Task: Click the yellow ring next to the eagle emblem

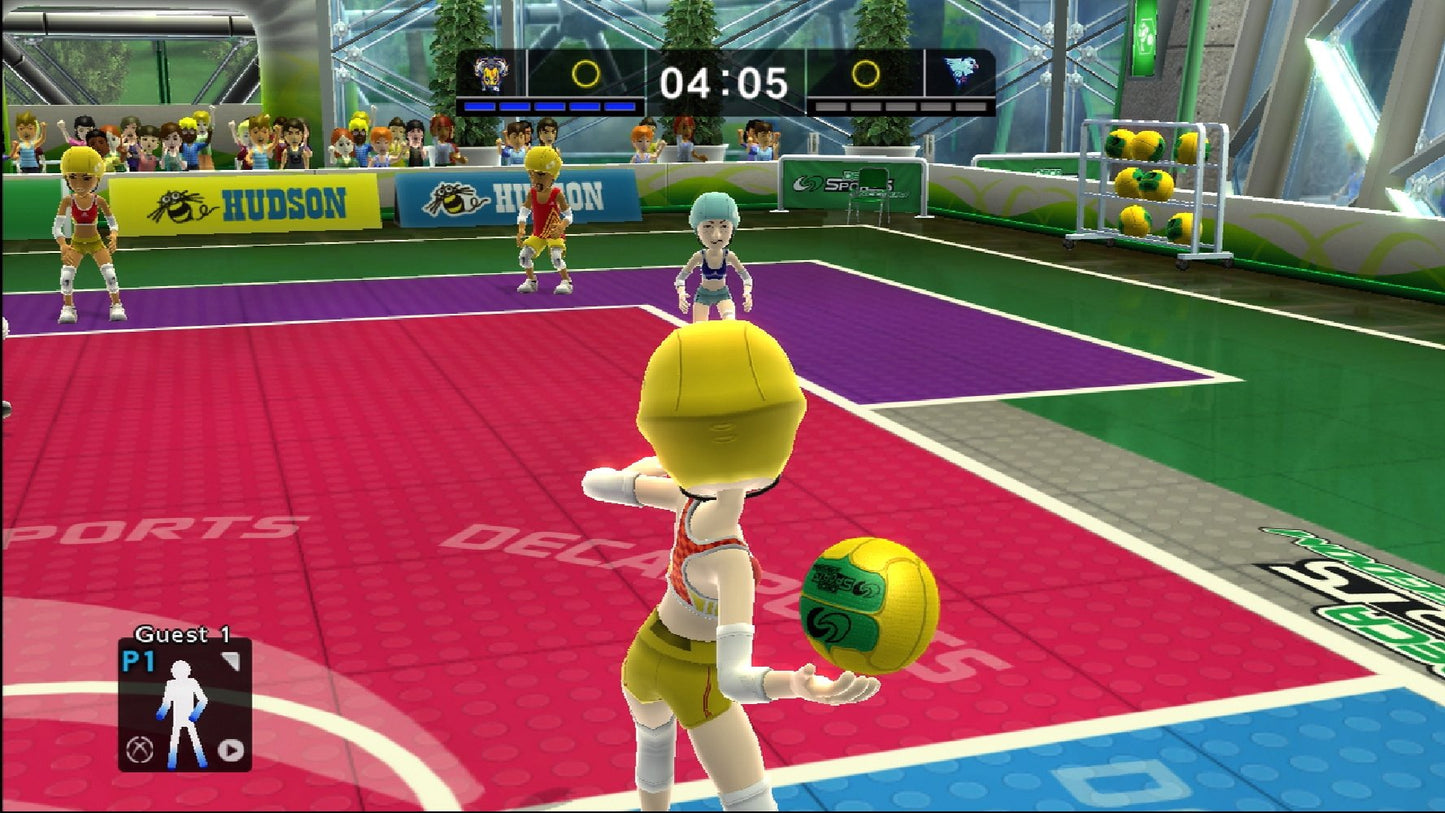Action: pyautogui.click(x=866, y=72)
